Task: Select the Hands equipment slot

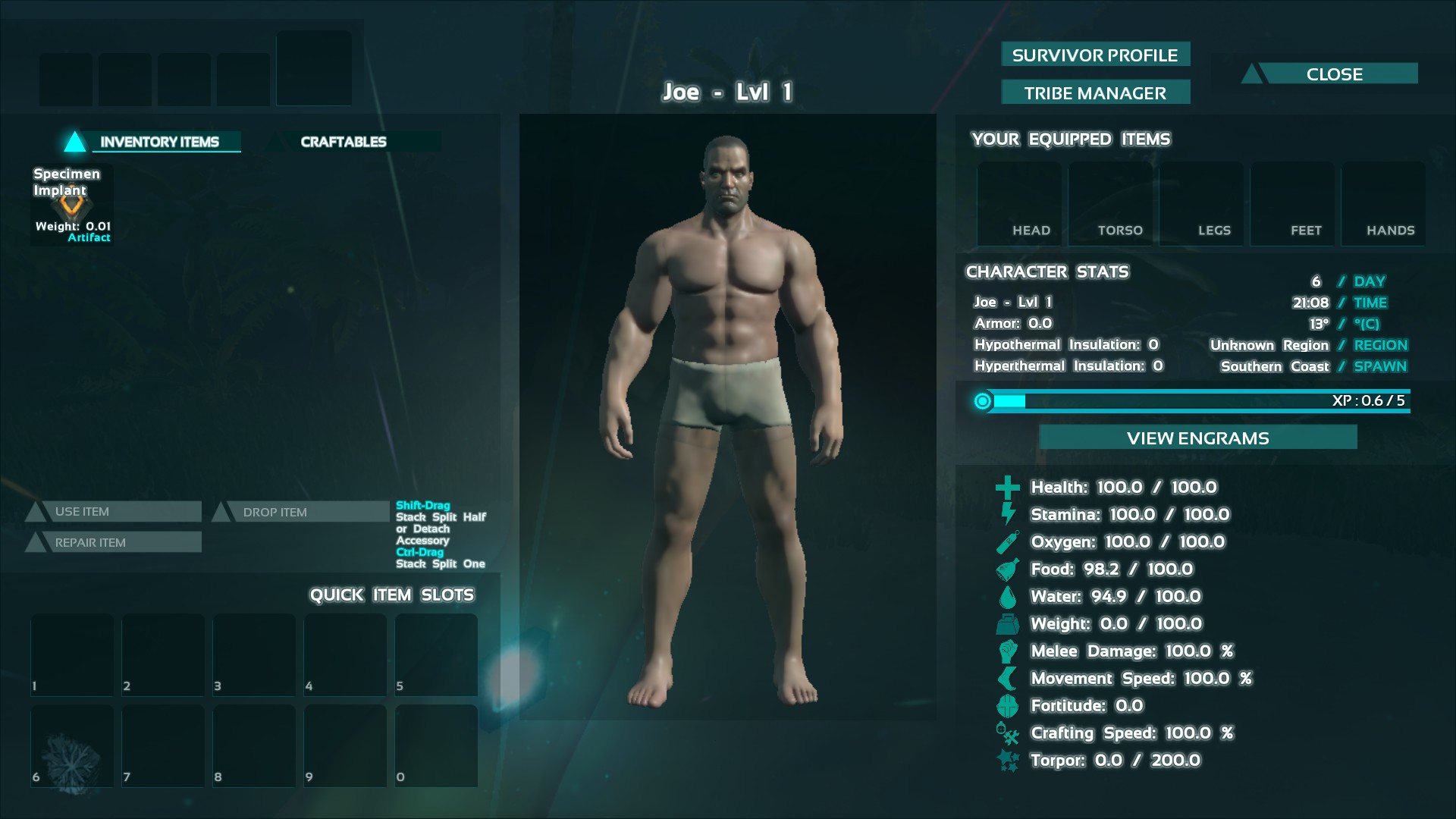Action: coord(1383,203)
